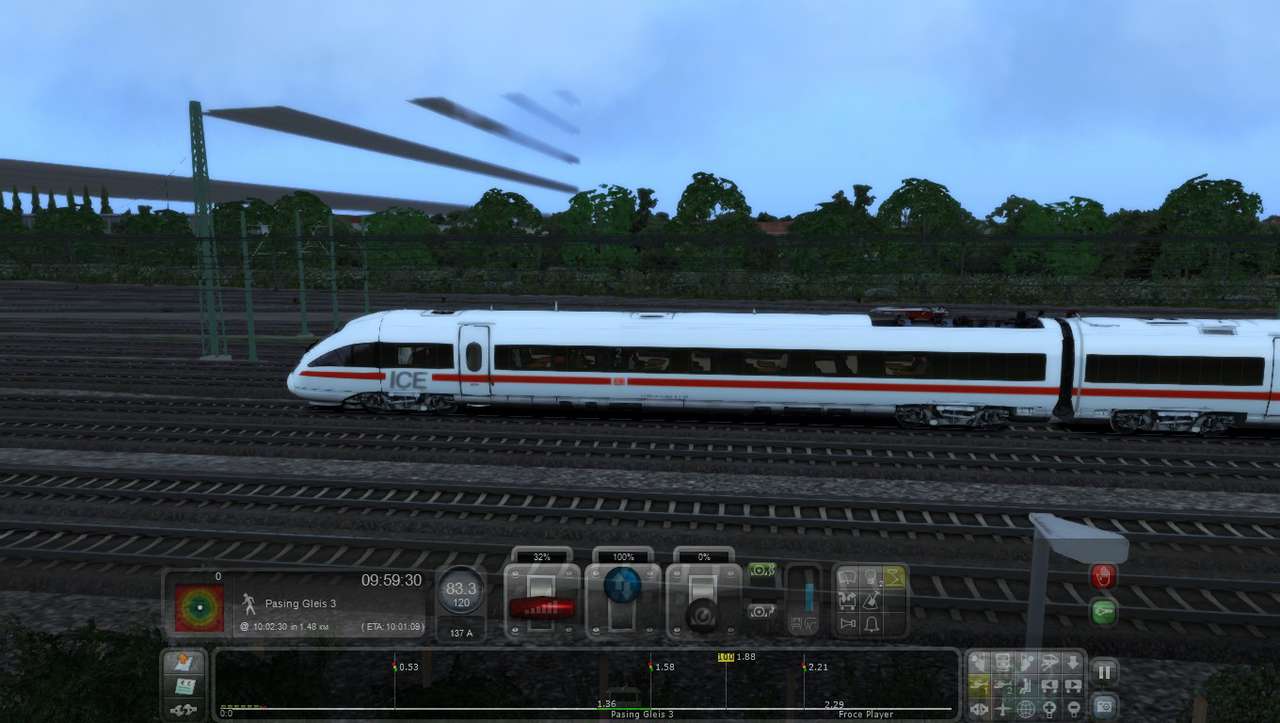Screen dimensions: 1280x723
Task: Click the green button under emergency stop
Action: click(x=1103, y=611)
